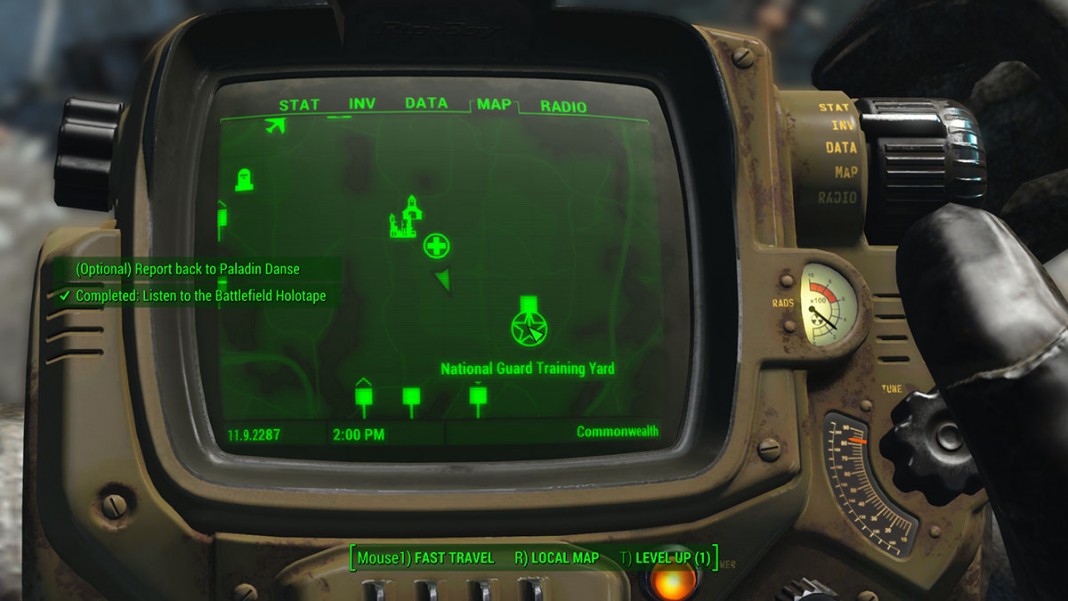
Task: Select the airplane map marker
Action: [275, 125]
